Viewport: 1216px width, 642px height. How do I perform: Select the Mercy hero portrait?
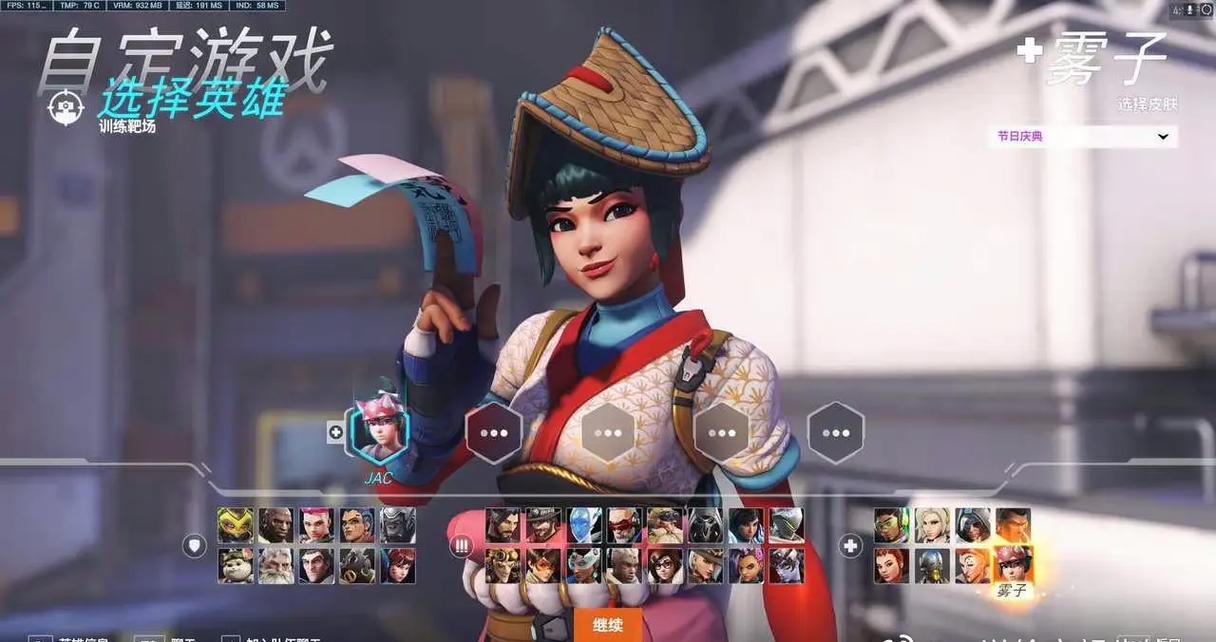932,526
